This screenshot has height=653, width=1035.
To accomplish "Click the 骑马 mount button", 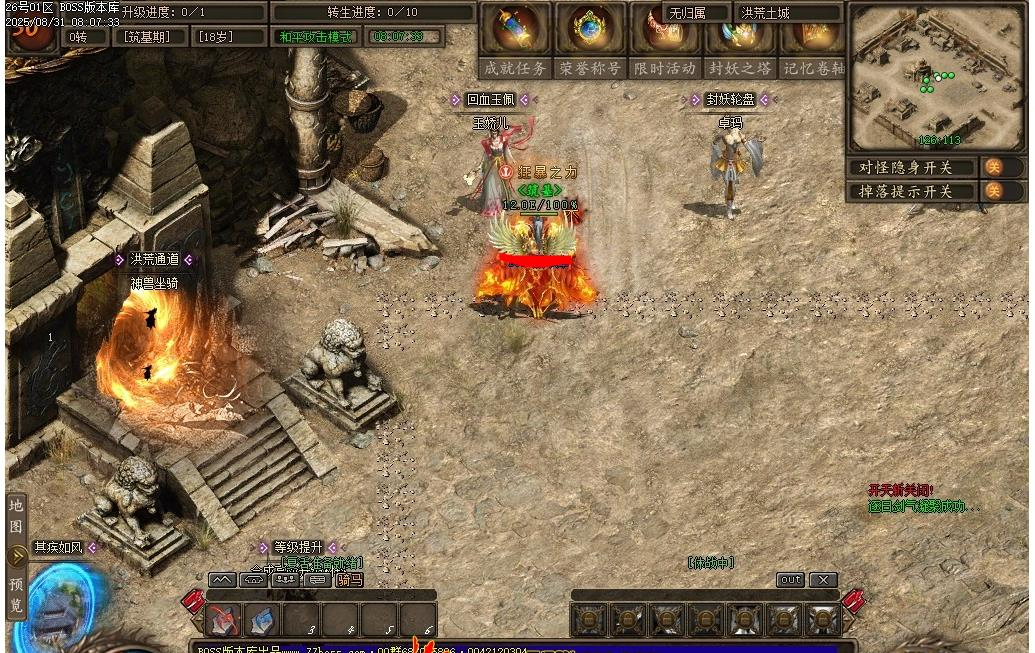I will tap(349, 579).
